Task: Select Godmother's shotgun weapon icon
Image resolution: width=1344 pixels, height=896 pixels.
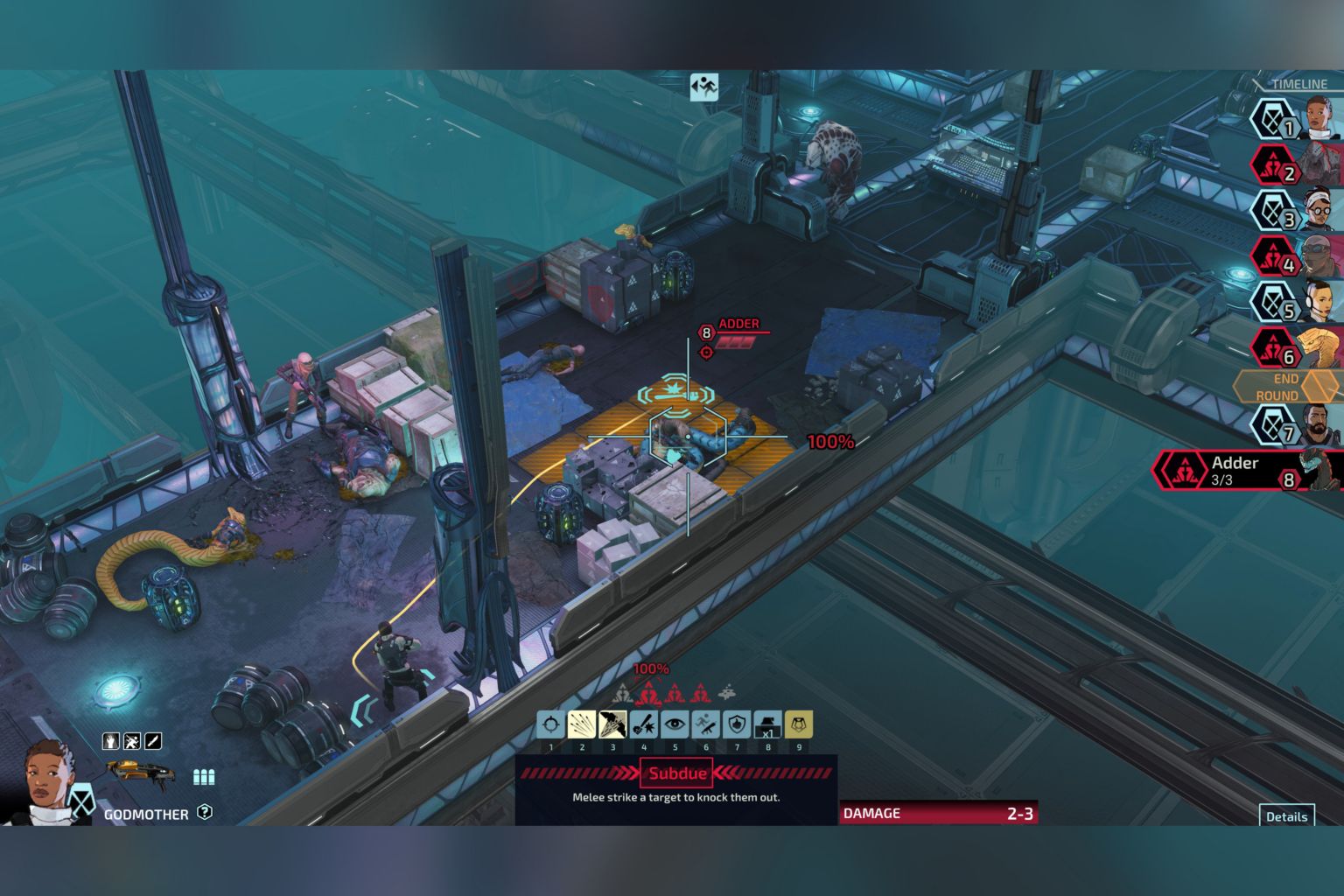Action: point(140,772)
